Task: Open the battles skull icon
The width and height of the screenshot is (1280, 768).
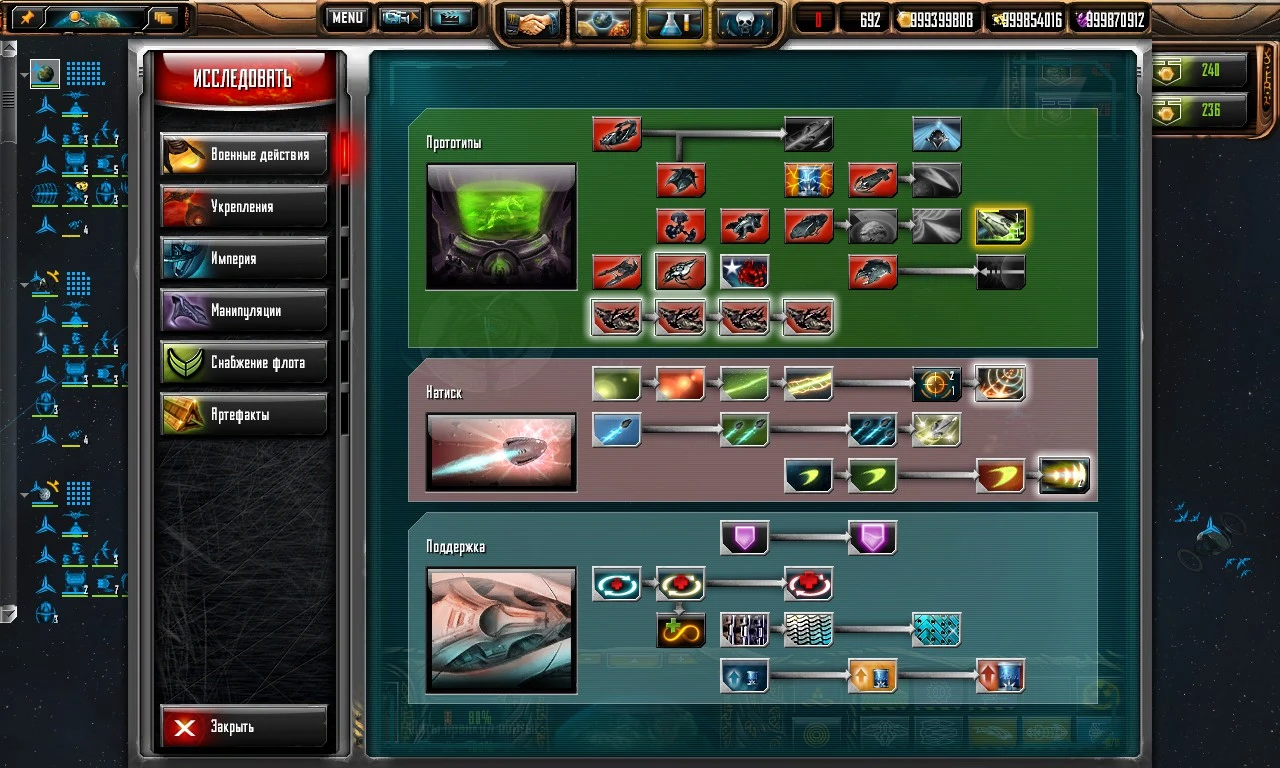Action: click(743, 20)
